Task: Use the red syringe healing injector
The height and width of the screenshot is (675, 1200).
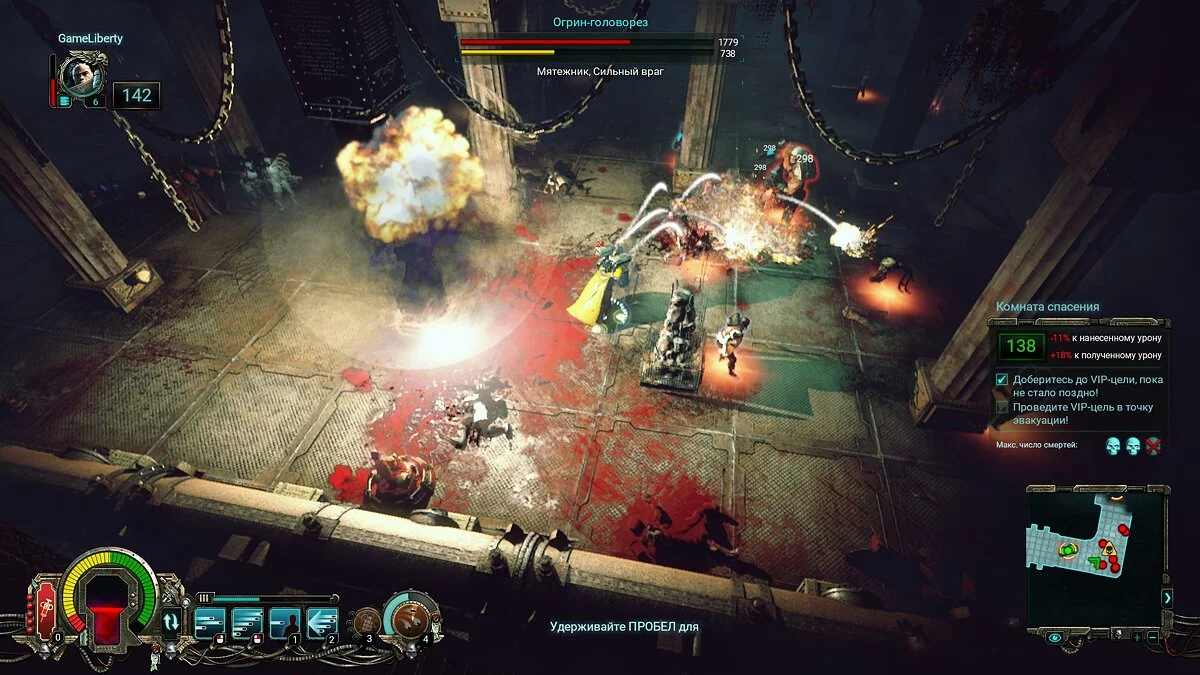Action: click(45, 611)
